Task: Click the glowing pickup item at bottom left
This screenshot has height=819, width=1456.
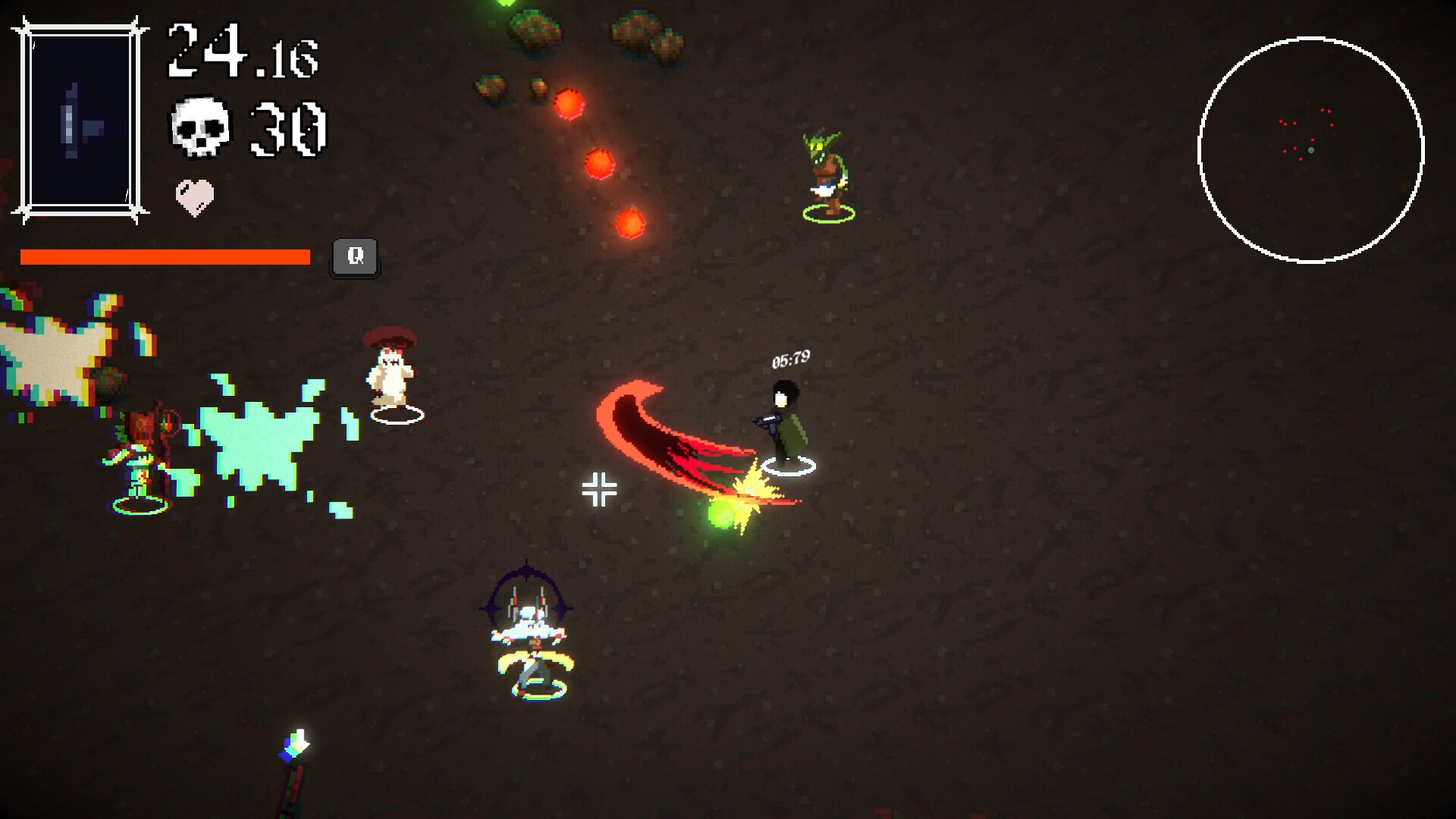Action: 296,745
